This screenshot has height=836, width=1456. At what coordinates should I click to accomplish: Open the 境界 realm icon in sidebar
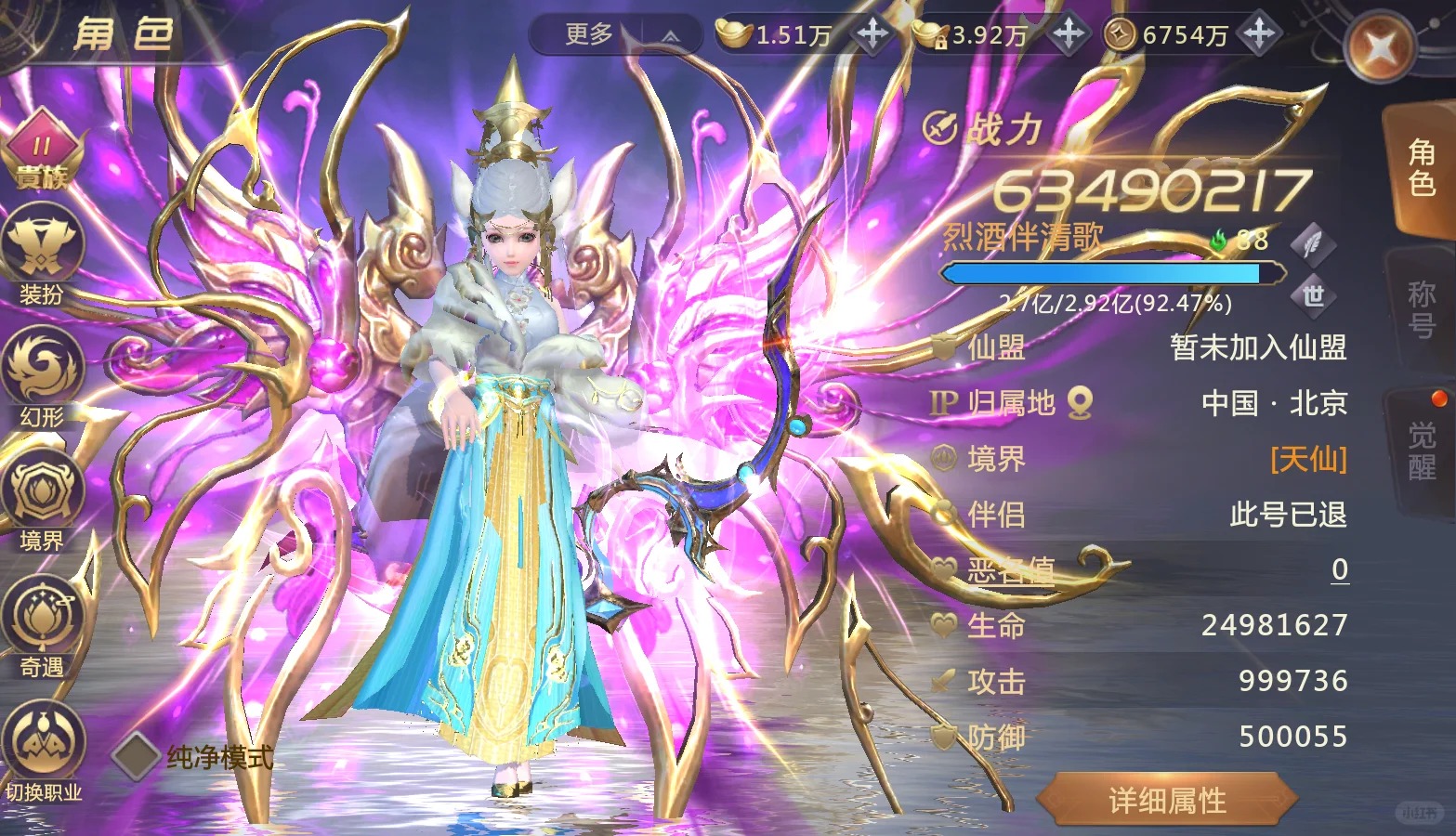[x=43, y=502]
